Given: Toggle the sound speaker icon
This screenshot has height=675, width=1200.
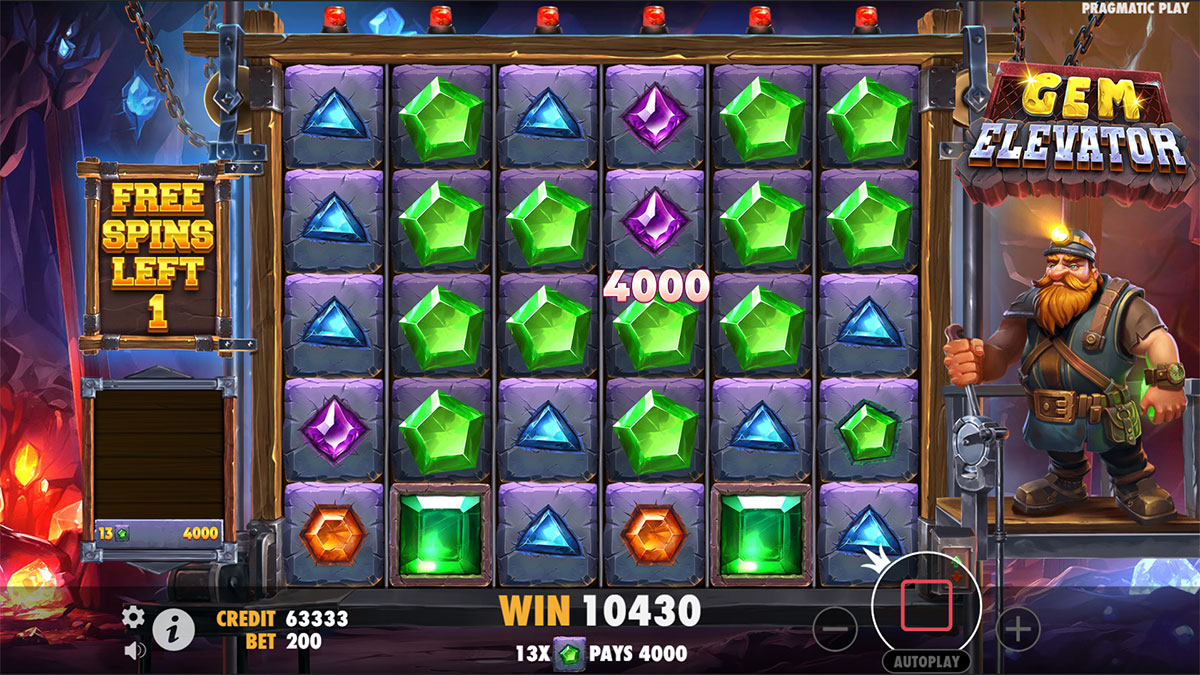Looking at the screenshot, I should point(132,650).
